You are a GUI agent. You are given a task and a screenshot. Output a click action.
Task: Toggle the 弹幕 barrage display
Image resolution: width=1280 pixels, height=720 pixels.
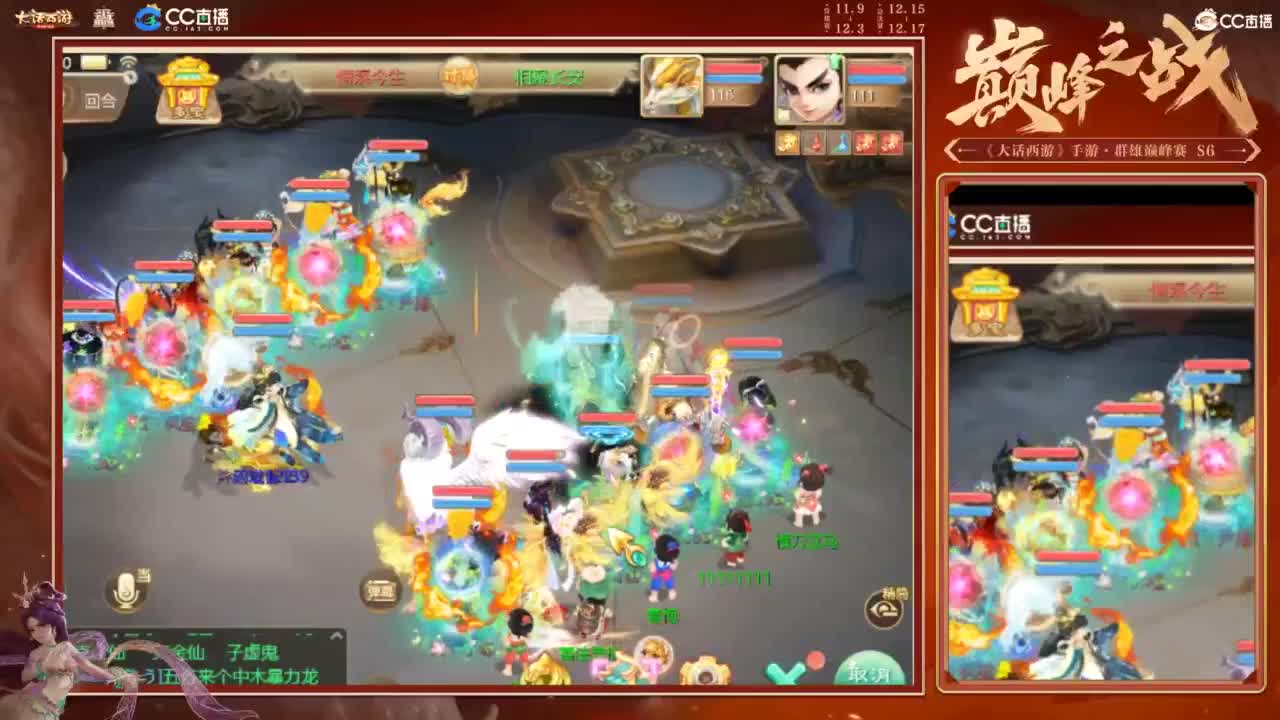click(383, 590)
